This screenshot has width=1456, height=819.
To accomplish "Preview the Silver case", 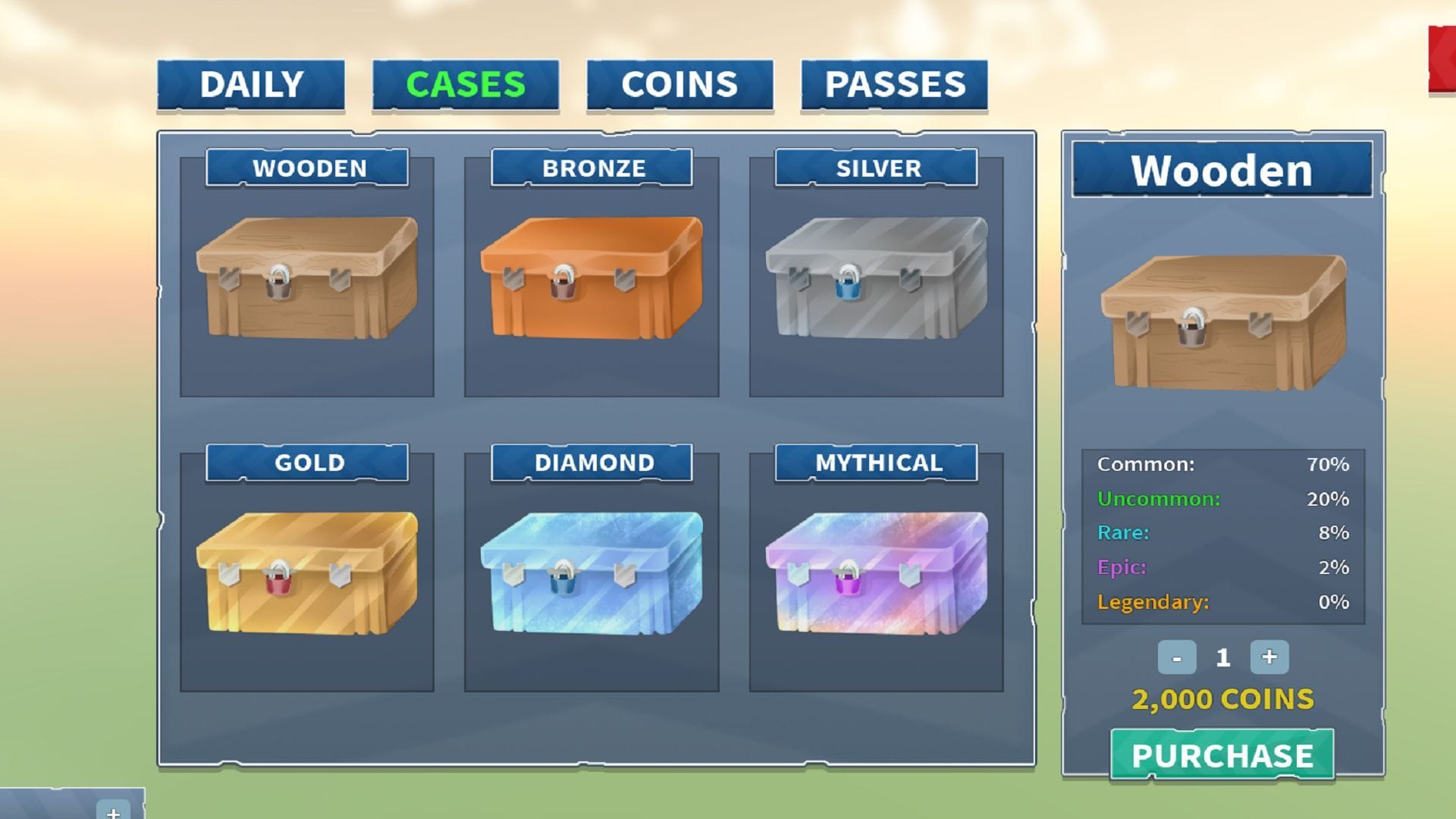I will (x=876, y=288).
